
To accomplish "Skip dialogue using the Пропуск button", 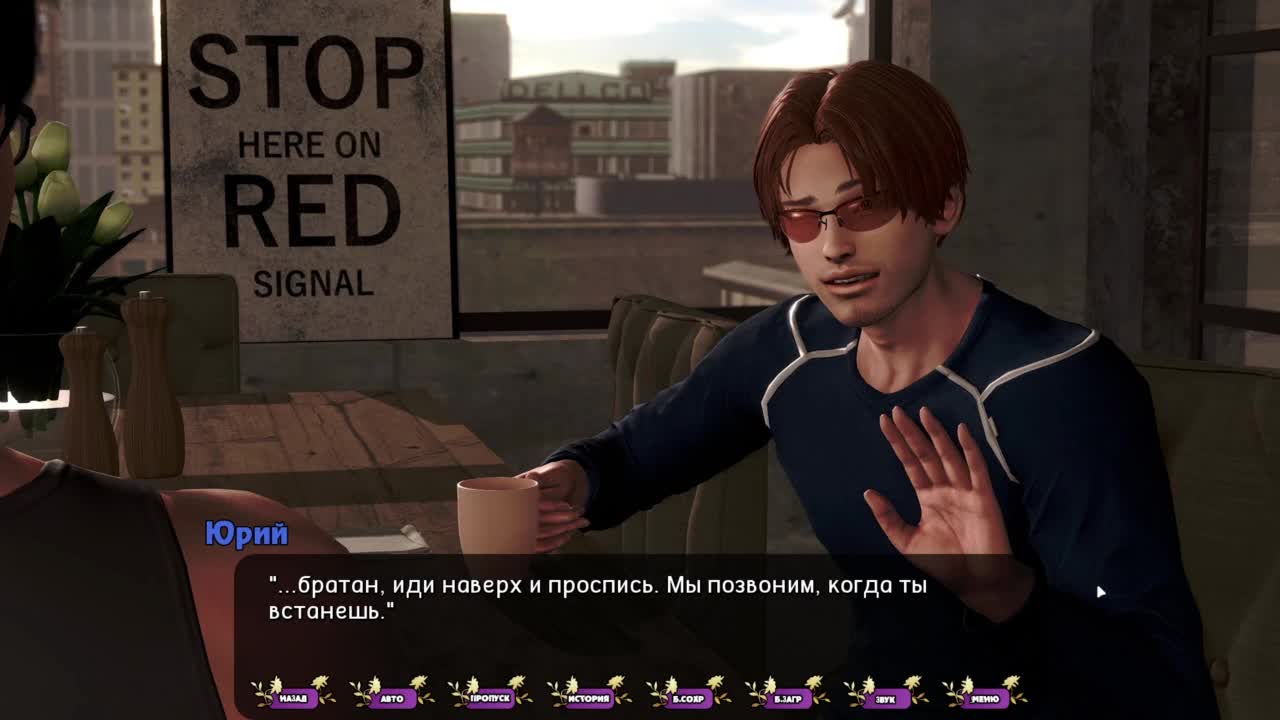I will [490, 698].
